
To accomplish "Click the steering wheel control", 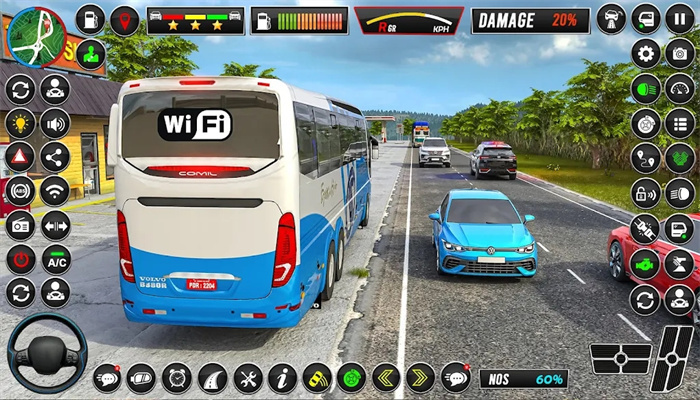I will pyautogui.click(x=46, y=351).
